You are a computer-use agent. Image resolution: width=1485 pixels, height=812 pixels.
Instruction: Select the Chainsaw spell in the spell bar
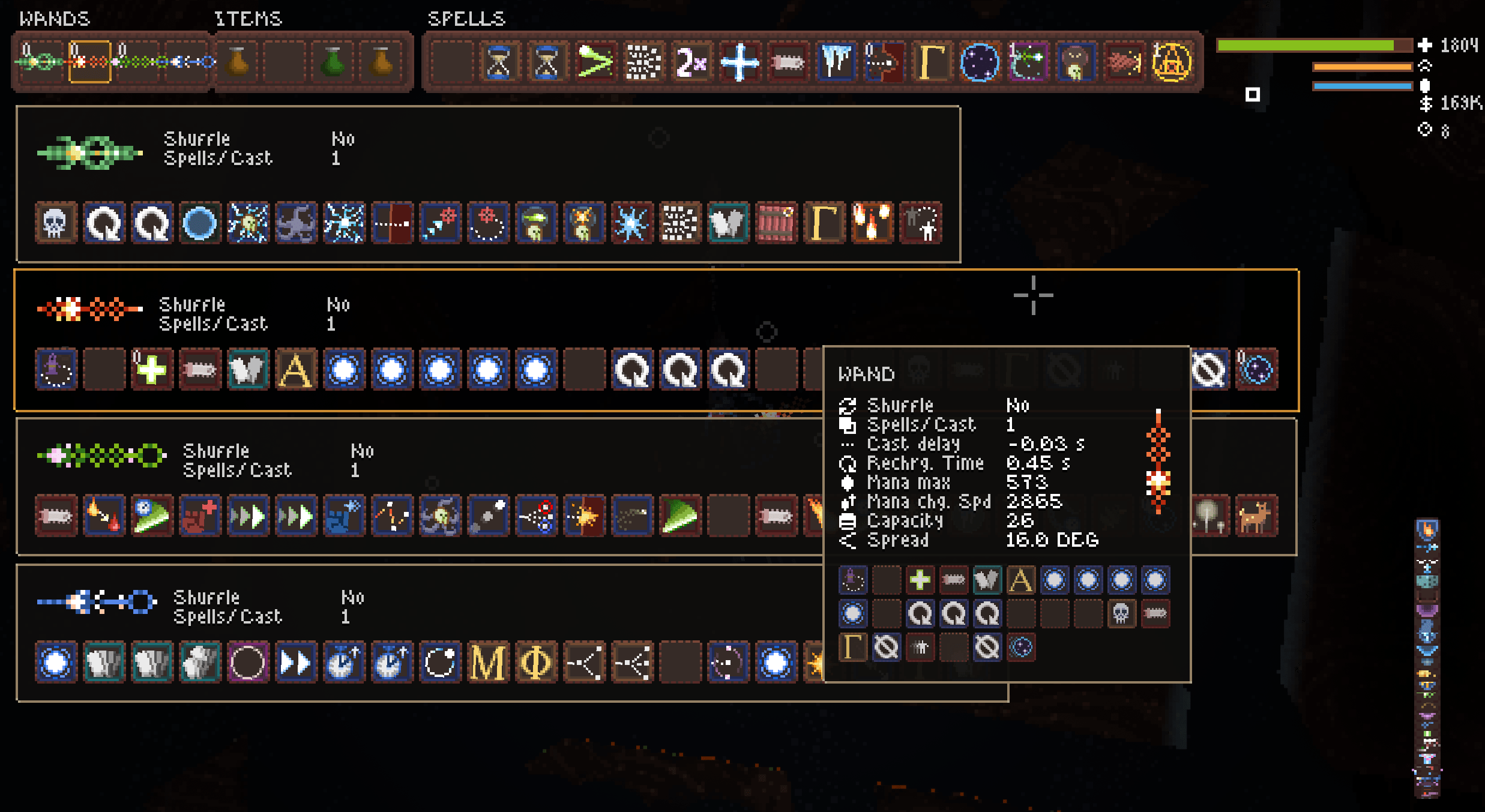pos(788,62)
